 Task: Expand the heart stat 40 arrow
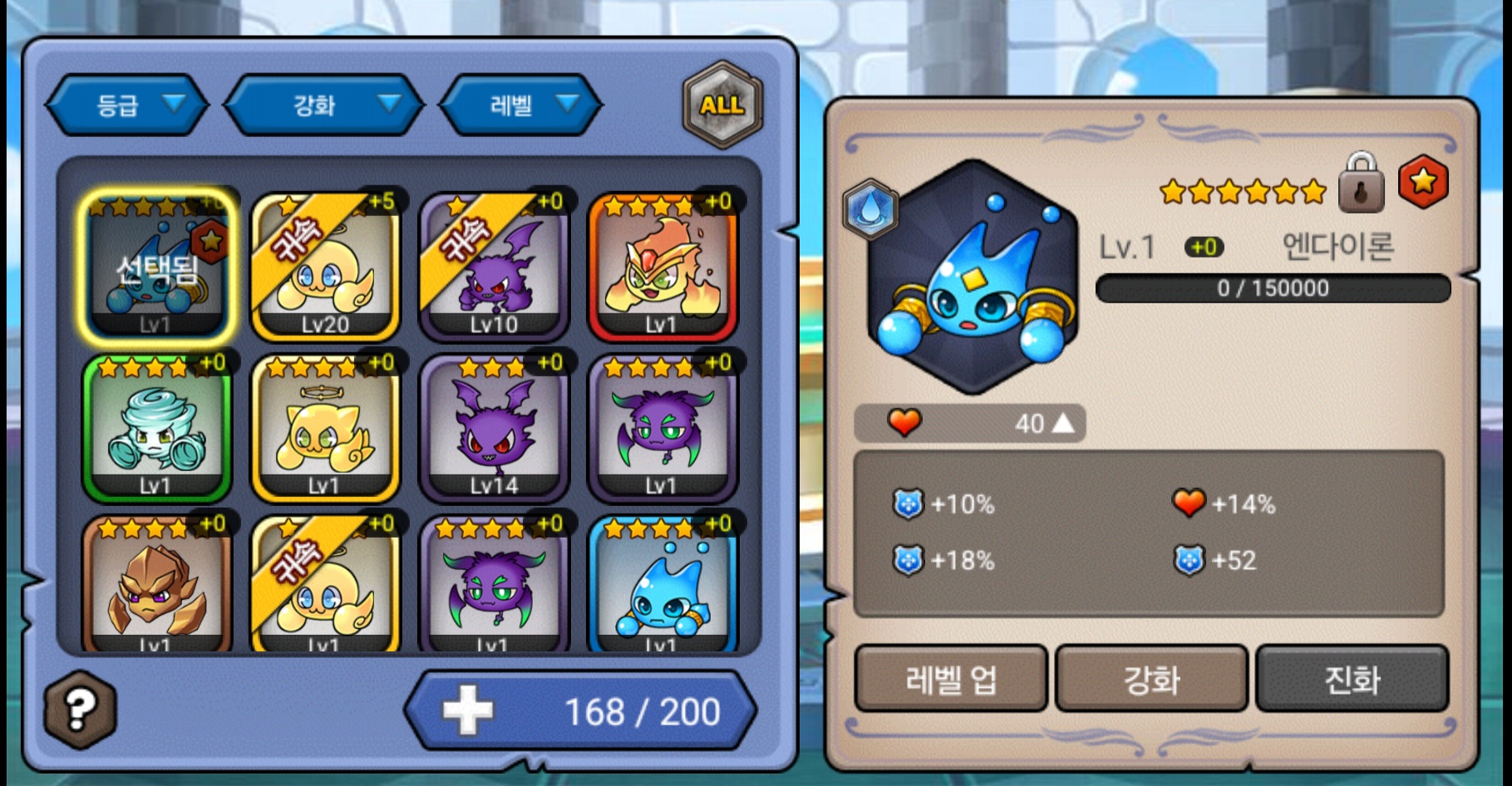click(x=1062, y=424)
